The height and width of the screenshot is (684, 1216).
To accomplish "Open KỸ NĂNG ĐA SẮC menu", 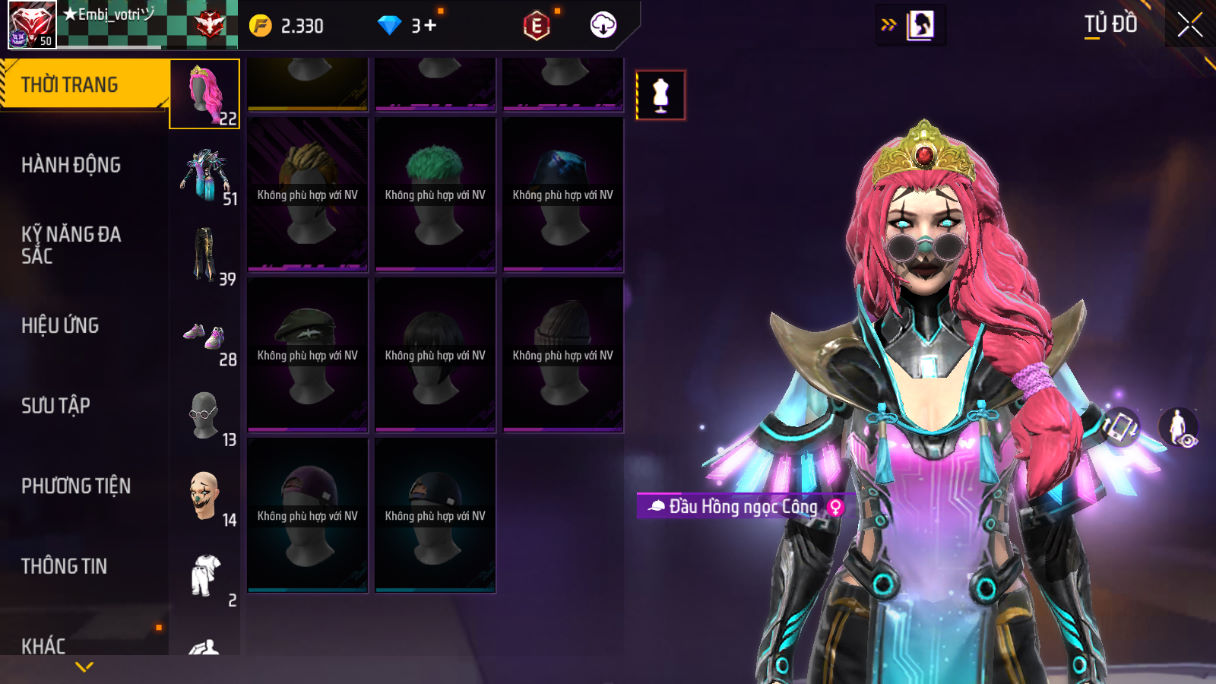I will tap(71, 245).
